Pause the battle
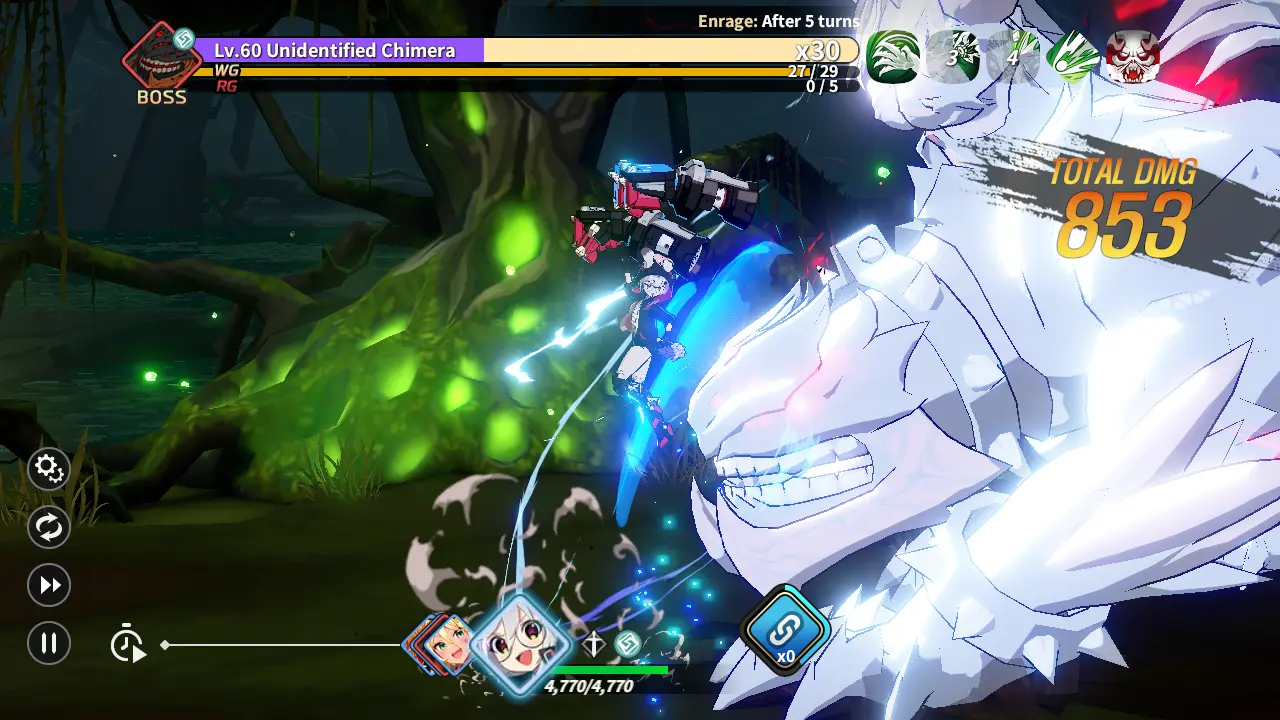Image resolution: width=1280 pixels, height=720 pixels. (x=48, y=643)
